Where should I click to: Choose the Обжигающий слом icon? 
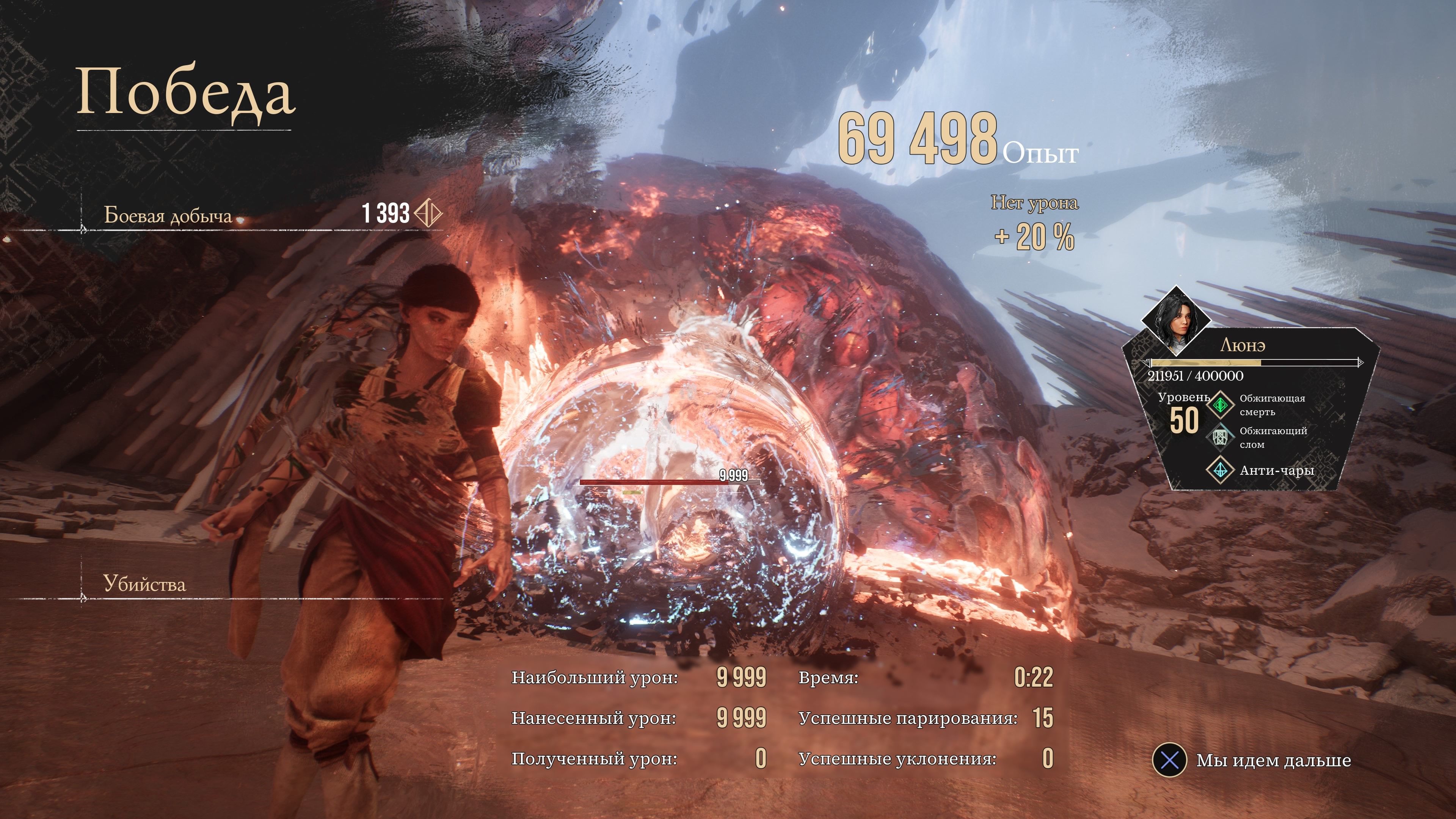coord(1220,437)
